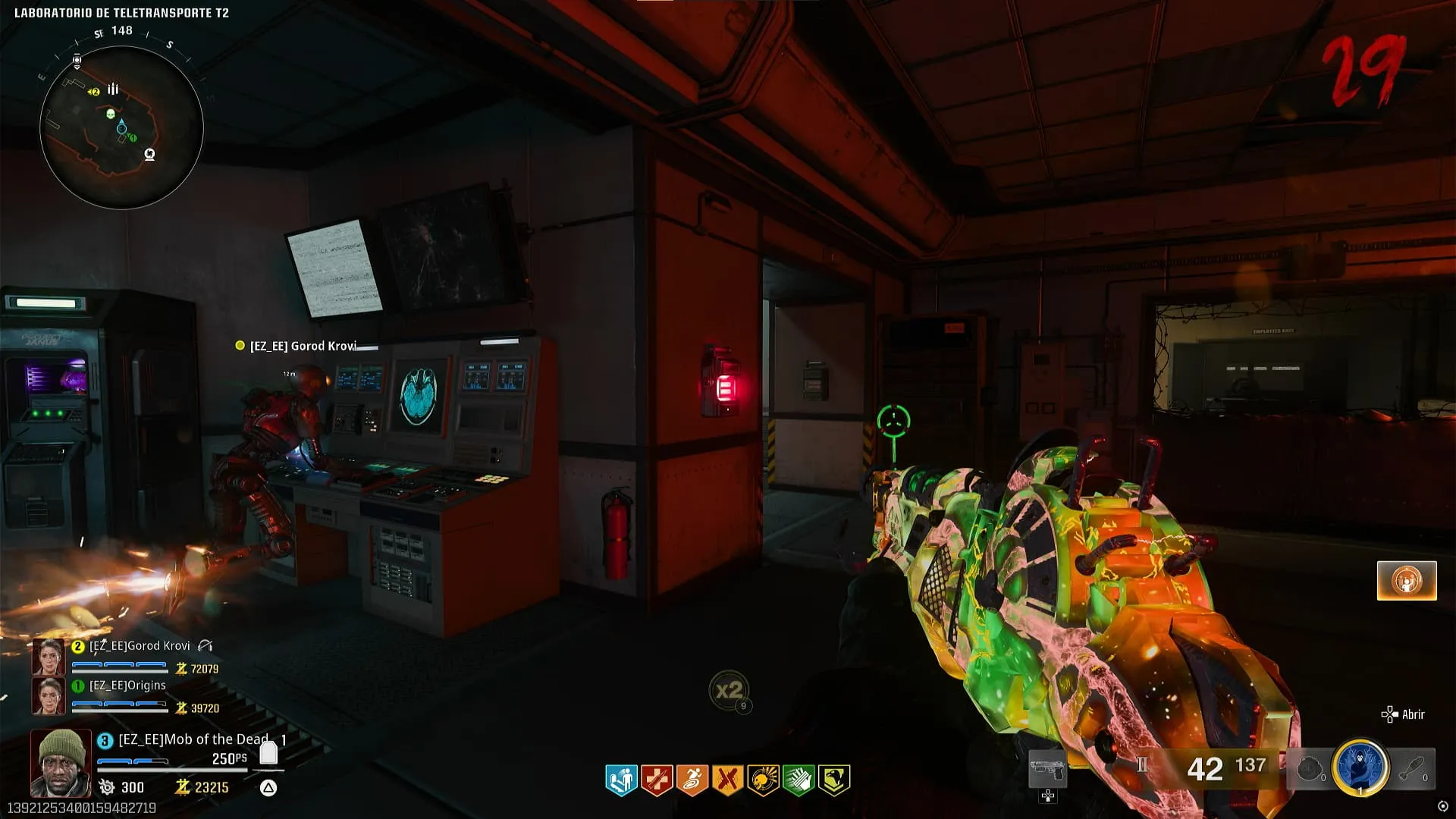Click the salvage gear icon

pos(107,787)
